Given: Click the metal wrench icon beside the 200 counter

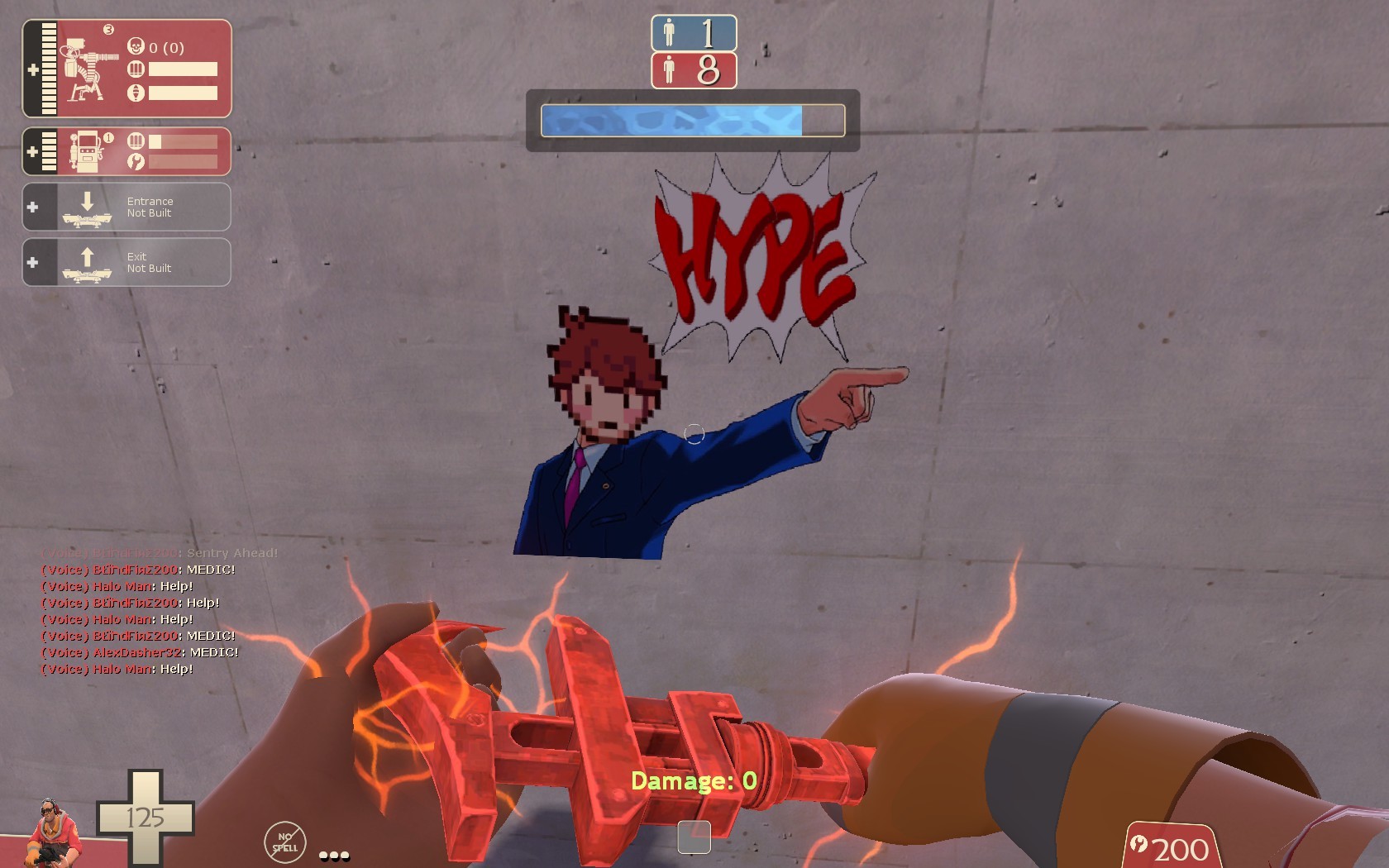Looking at the screenshot, I should [1141, 845].
